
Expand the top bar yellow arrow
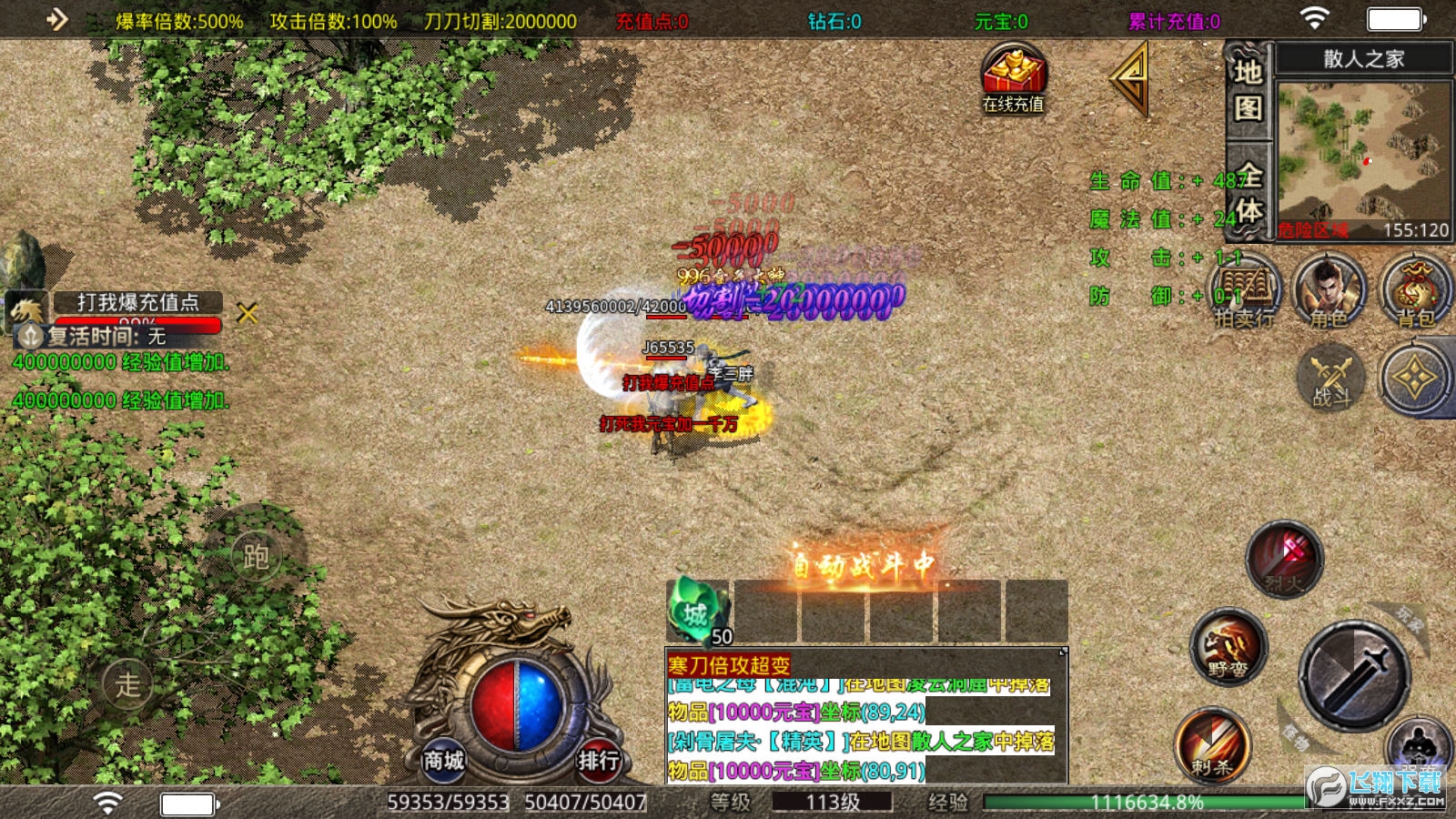(x=56, y=19)
